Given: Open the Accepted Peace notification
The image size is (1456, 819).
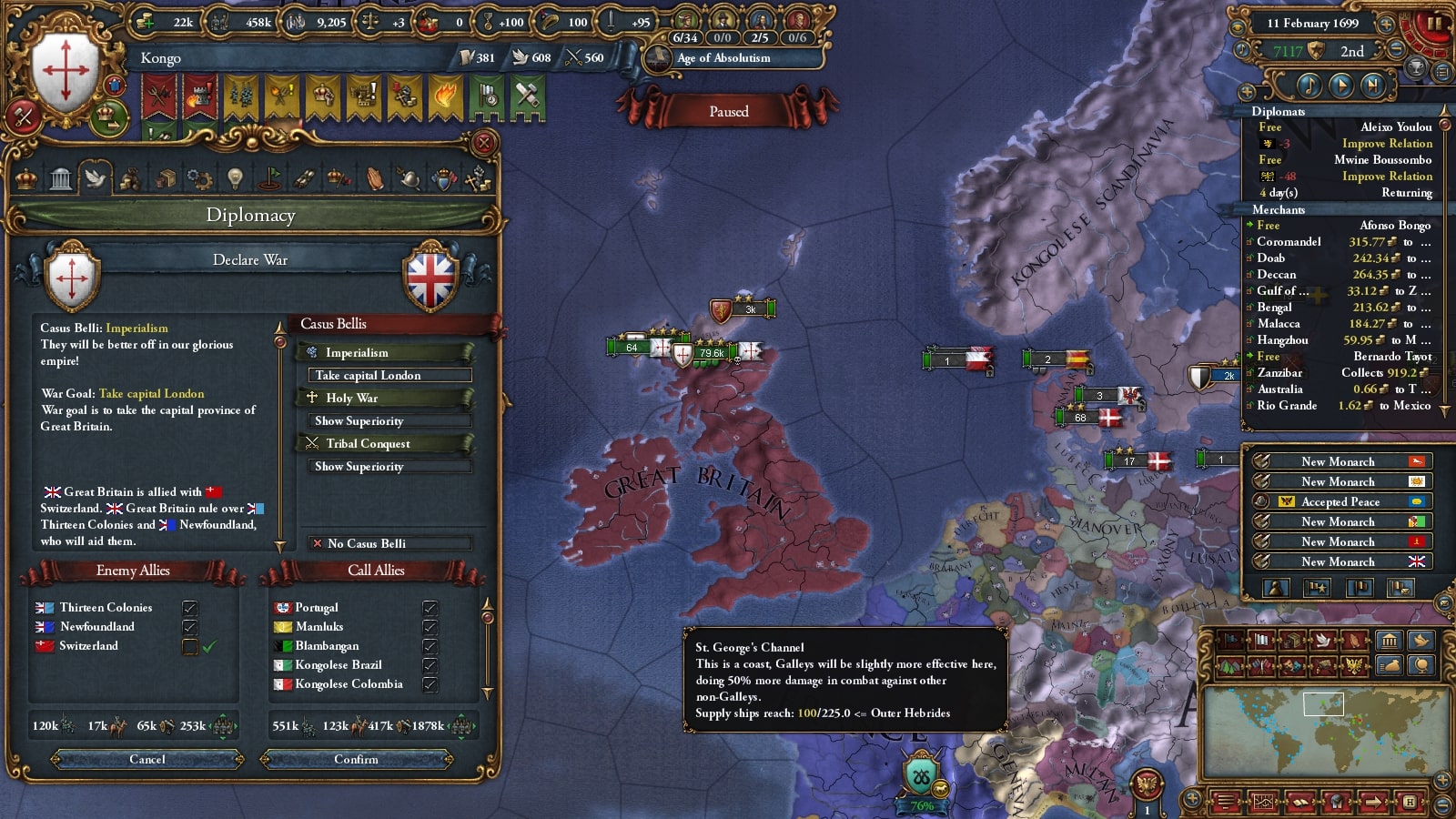Looking at the screenshot, I should tap(1340, 501).
